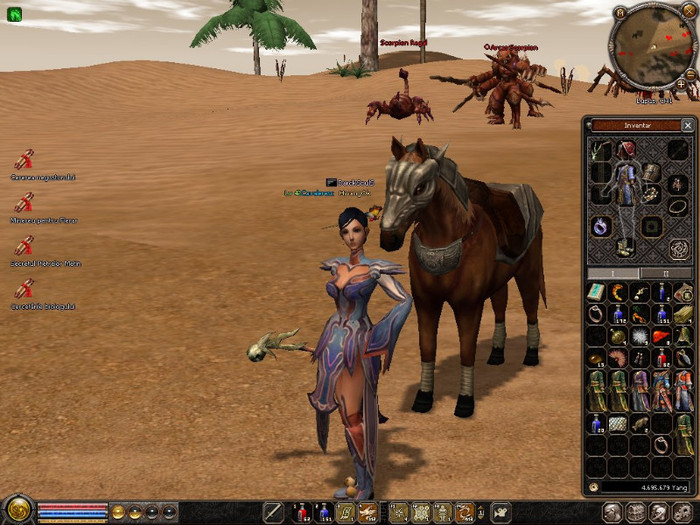The height and width of the screenshot is (525, 700).
Task: Click the equipped glowing ring slot
Action: coord(601,226)
